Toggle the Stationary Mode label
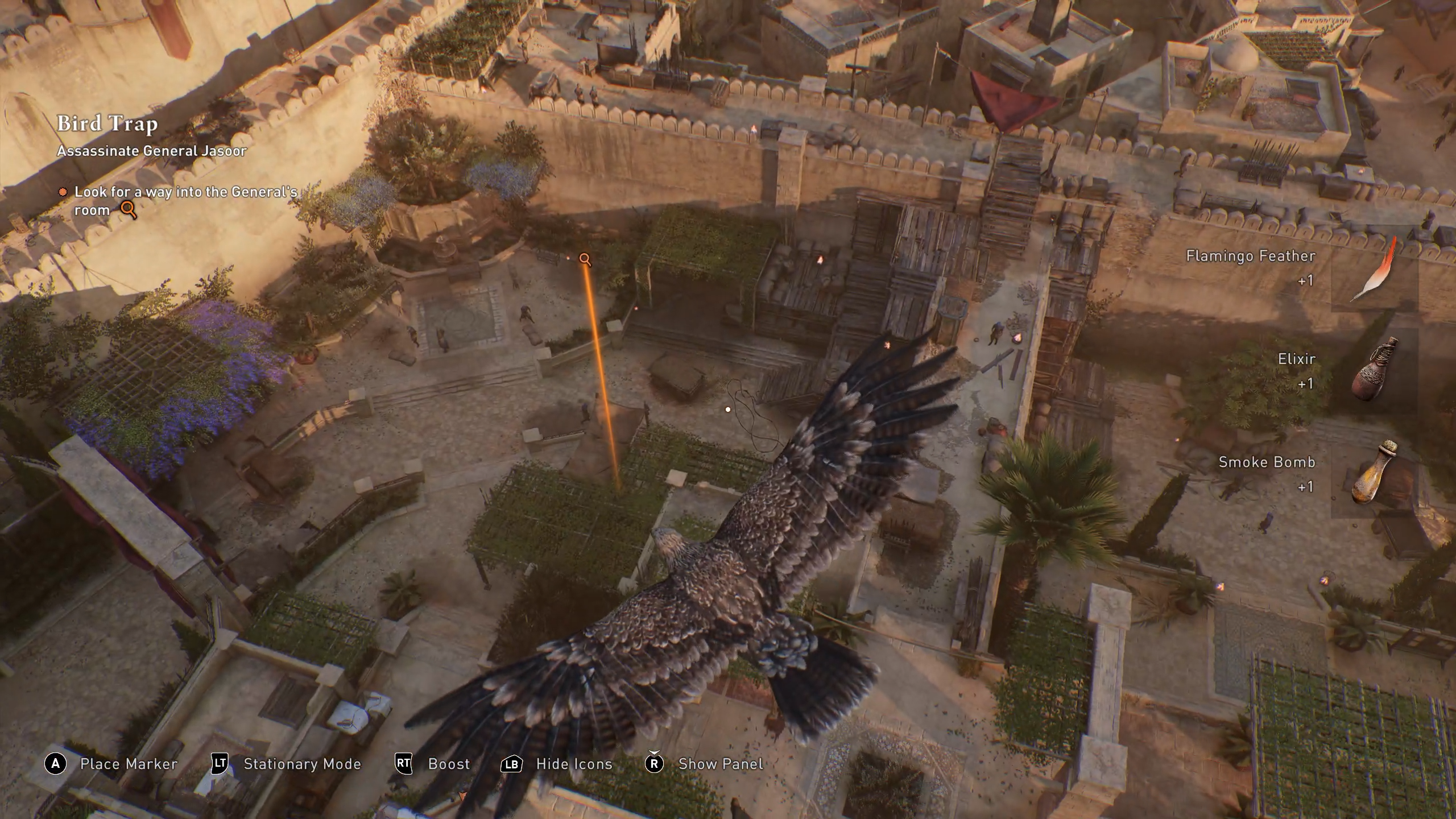This screenshot has width=1456, height=819. click(302, 764)
